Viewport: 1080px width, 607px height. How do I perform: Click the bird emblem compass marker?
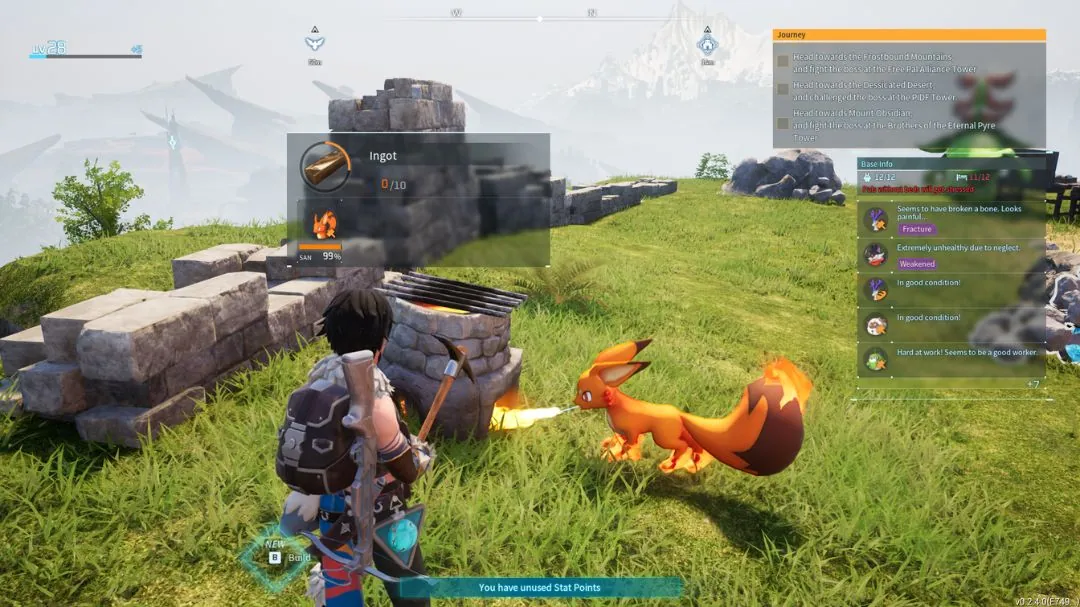point(315,43)
